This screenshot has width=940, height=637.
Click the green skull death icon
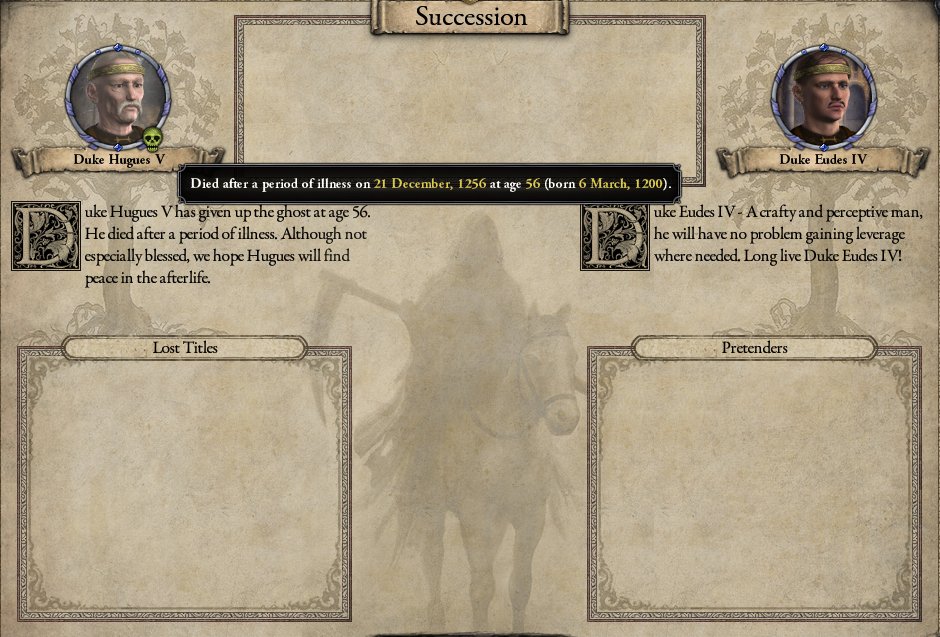152,139
